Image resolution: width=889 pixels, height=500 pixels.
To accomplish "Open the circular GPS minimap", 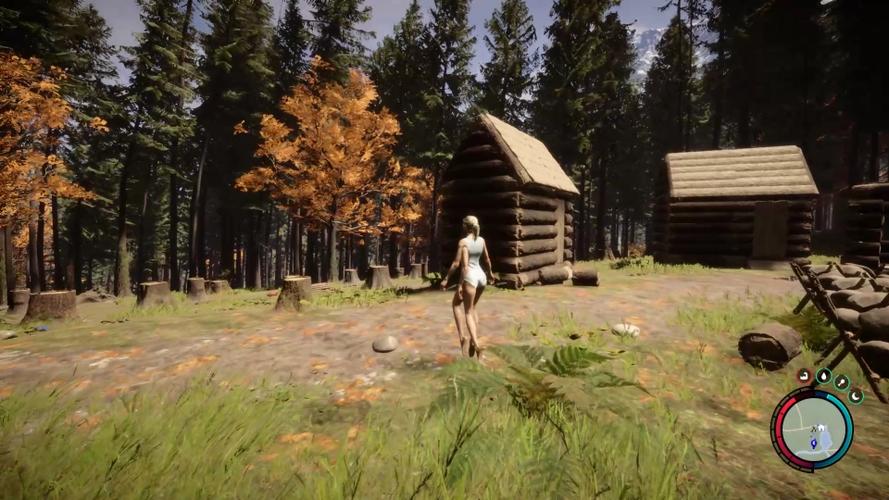I will 812,429.
